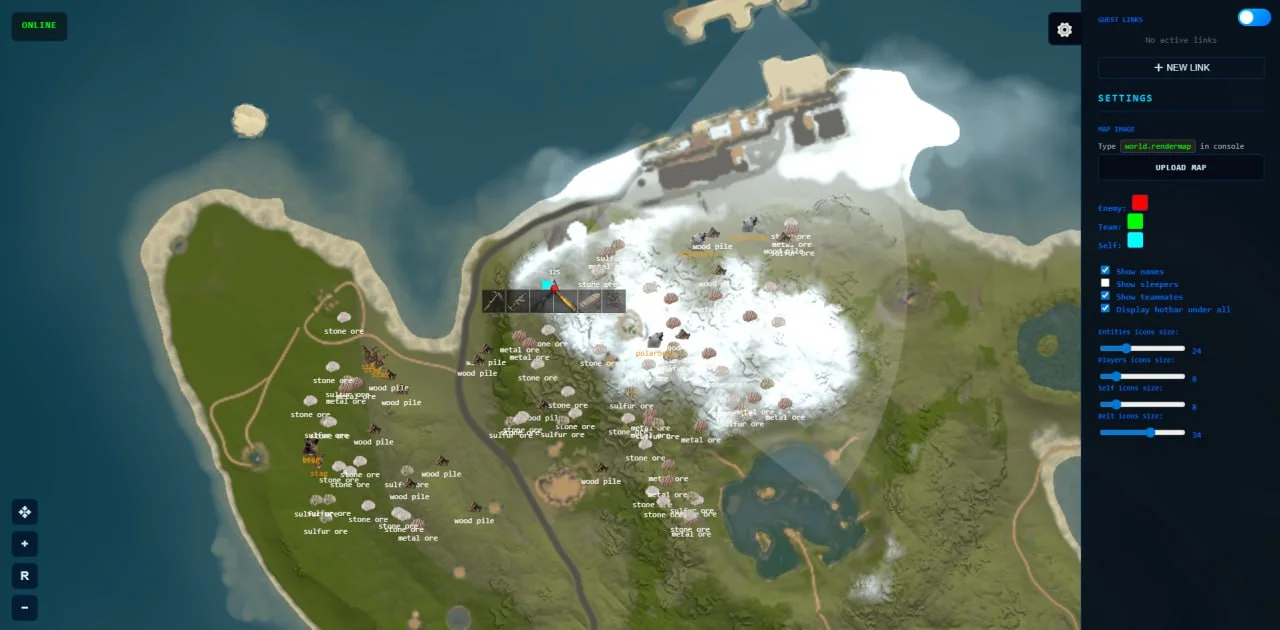This screenshot has height=630, width=1280.
Task: Open the green Team color swatch
Action: tap(1135, 221)
